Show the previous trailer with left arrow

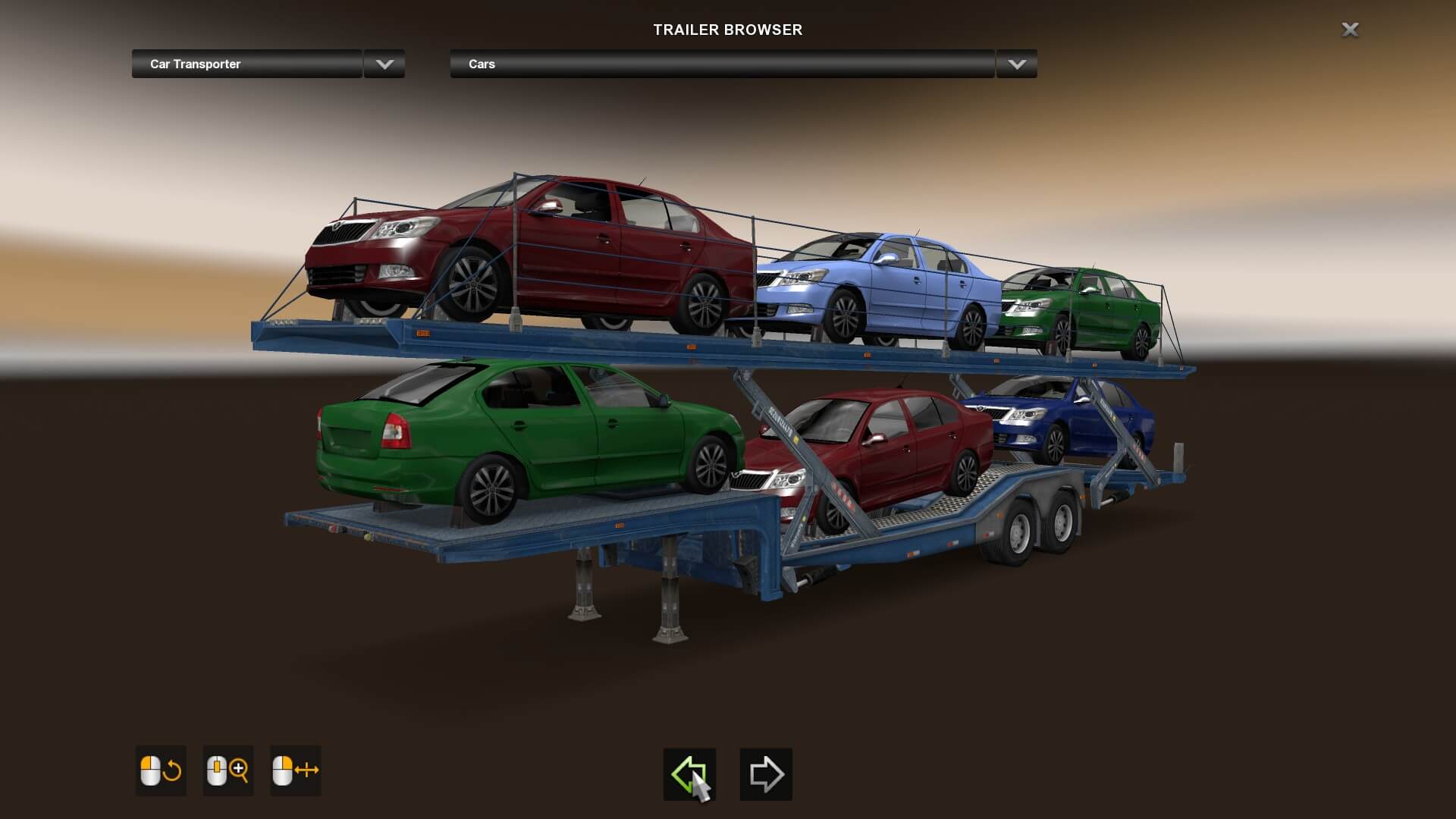[689, 774]
